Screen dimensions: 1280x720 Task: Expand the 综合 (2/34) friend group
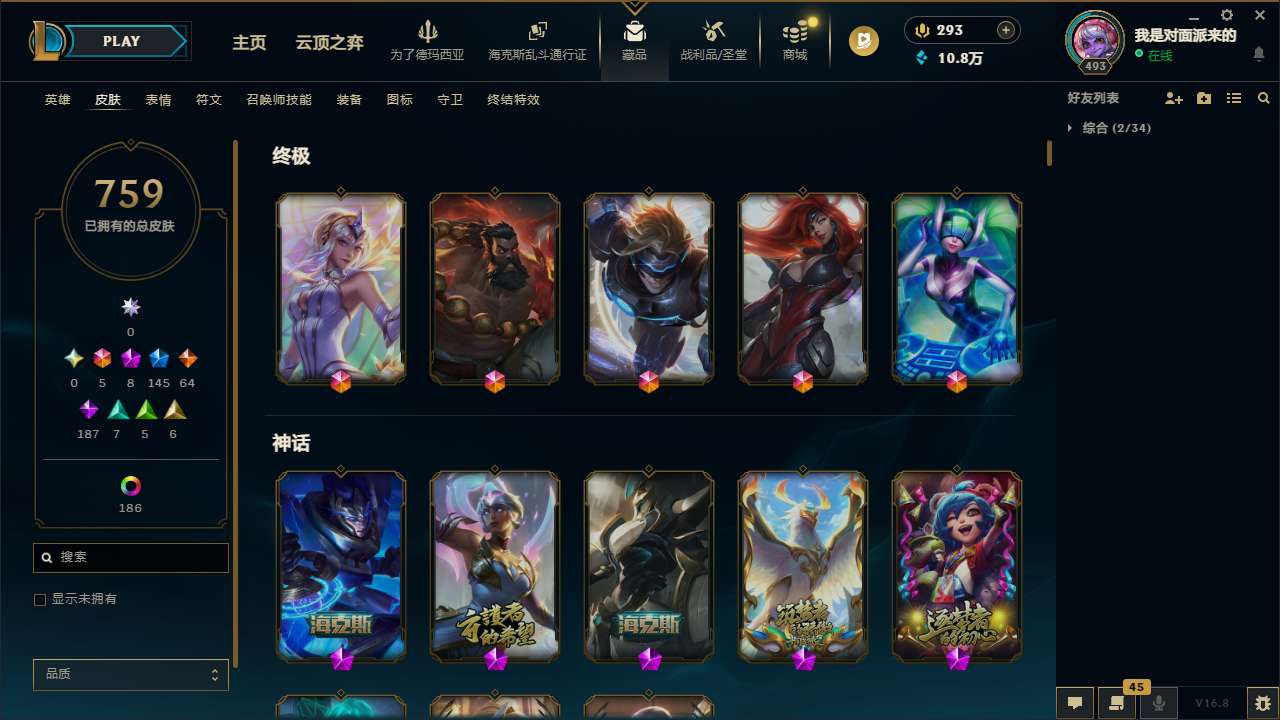(1113, 128)
